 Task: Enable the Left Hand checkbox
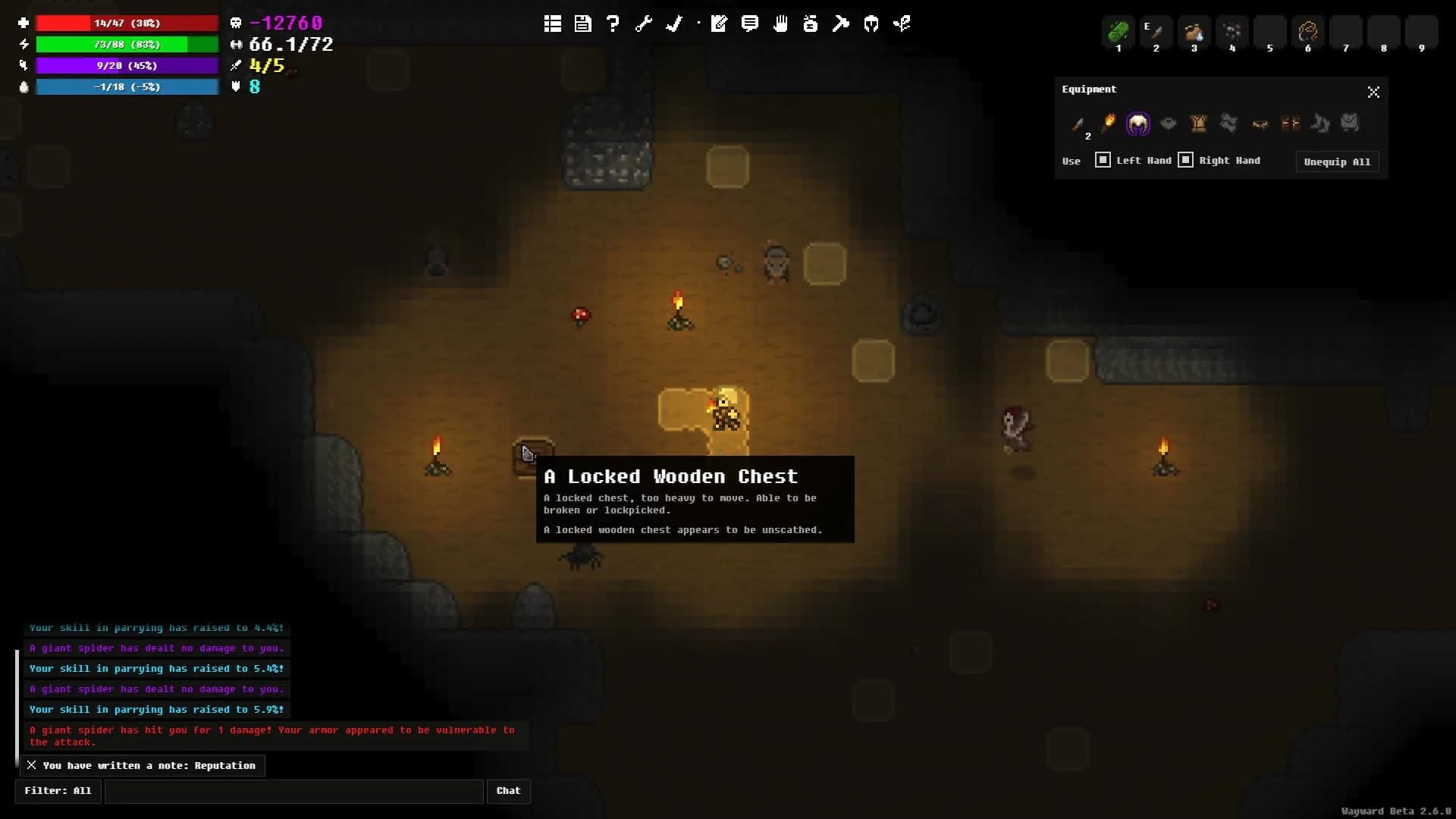(1102, 160)
